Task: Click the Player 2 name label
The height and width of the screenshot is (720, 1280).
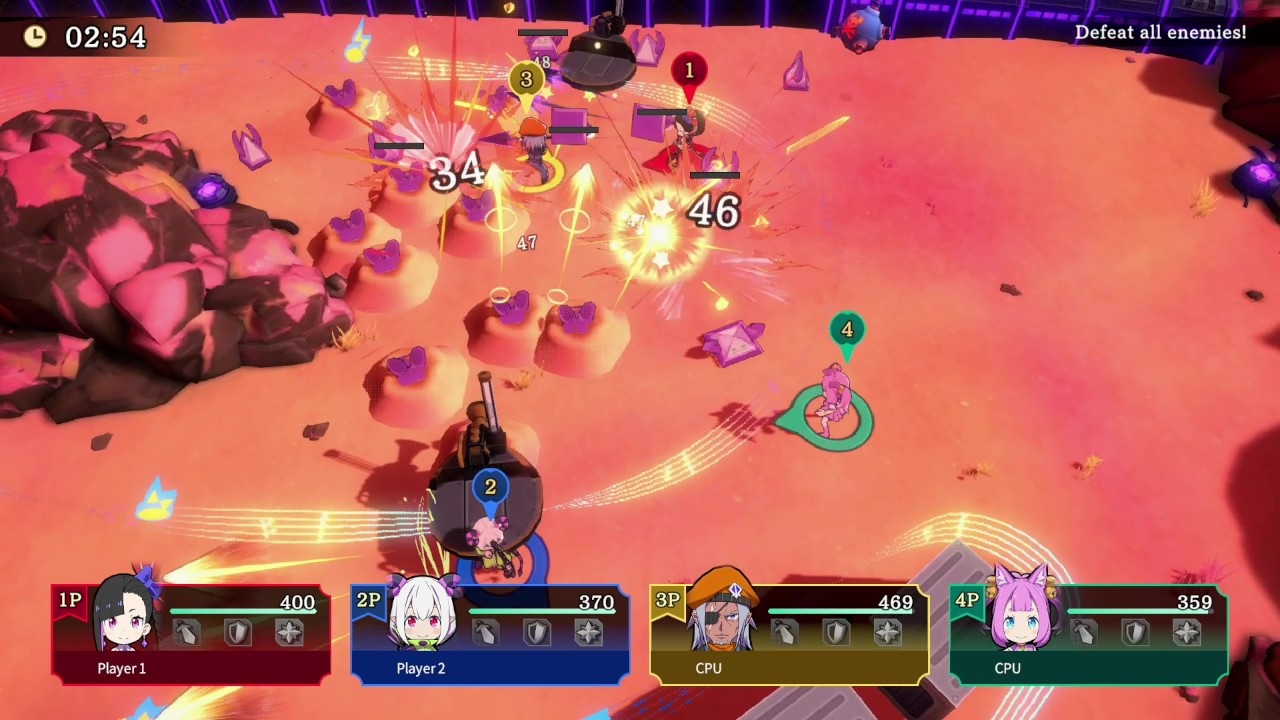Action: click(419, 668)
